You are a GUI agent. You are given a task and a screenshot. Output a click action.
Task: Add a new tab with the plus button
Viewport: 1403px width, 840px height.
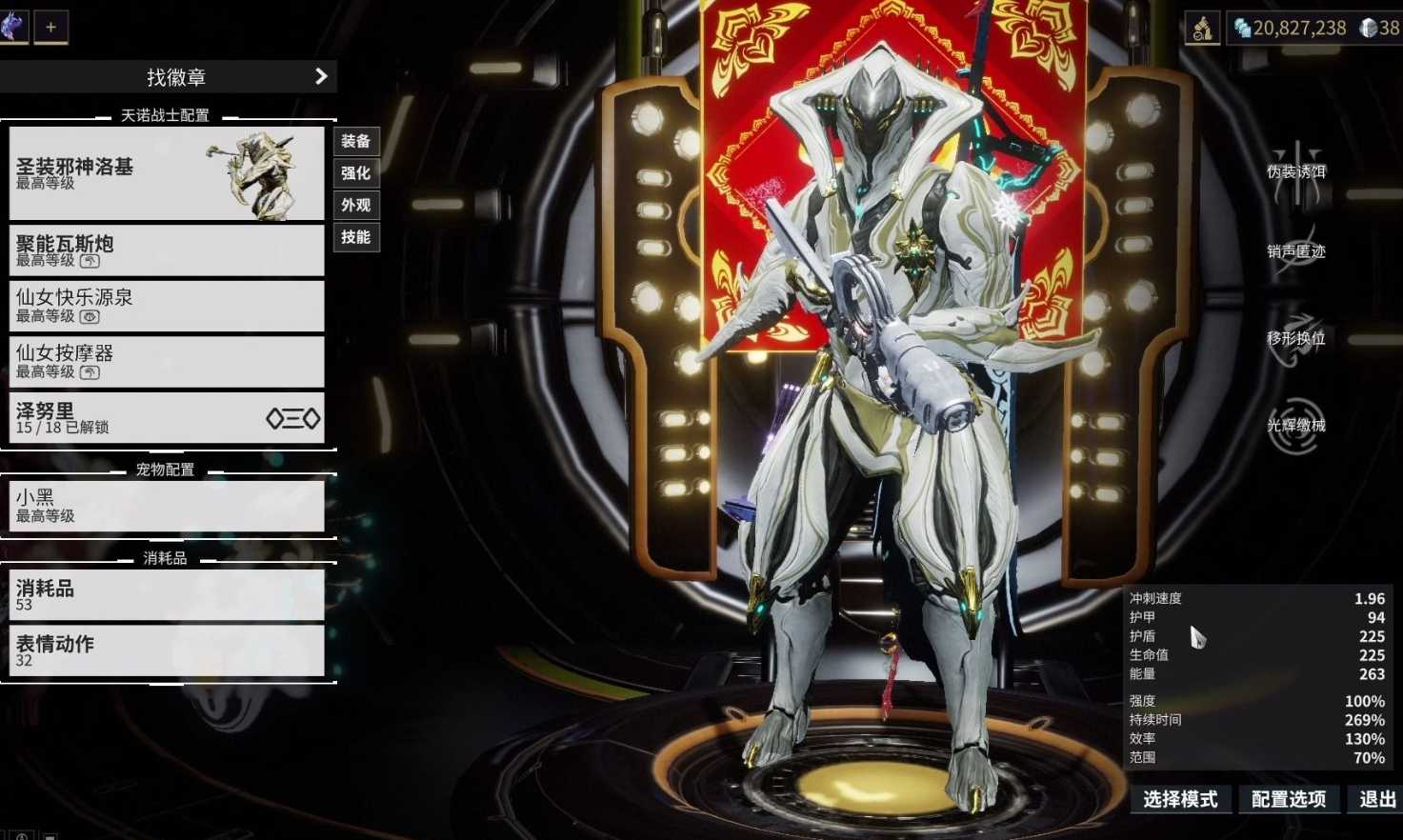click(50, 27)
